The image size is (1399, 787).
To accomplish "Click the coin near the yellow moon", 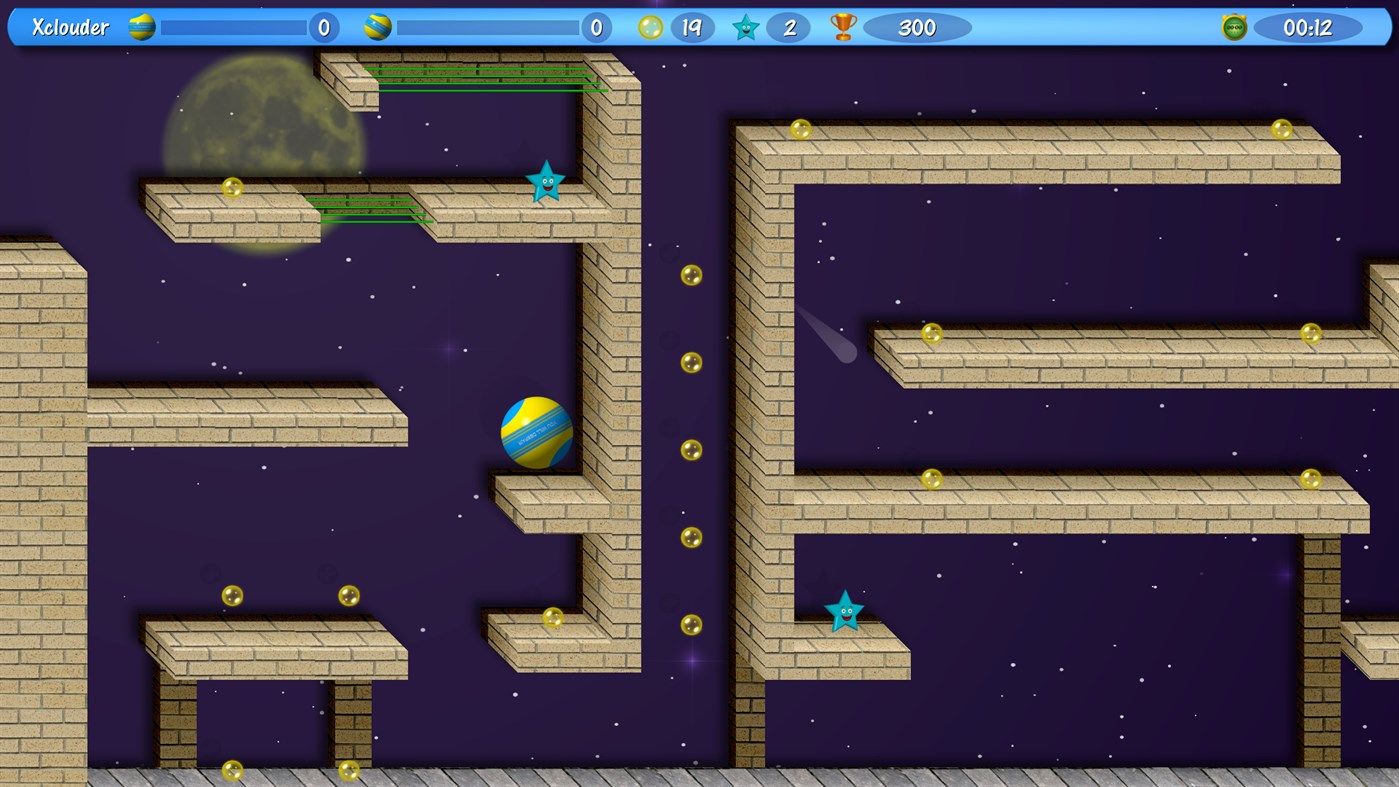I will pos(232,186).
